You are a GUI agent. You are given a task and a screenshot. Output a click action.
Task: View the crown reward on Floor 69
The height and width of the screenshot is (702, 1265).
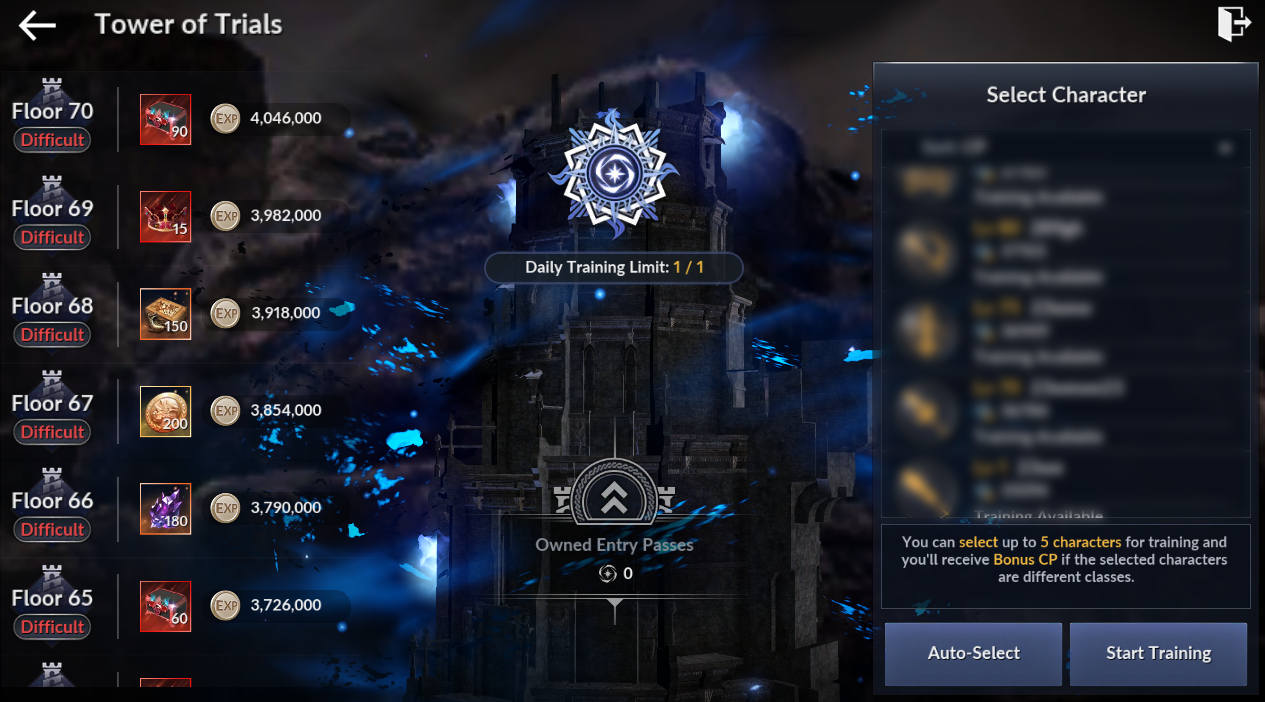click(165, 217)
